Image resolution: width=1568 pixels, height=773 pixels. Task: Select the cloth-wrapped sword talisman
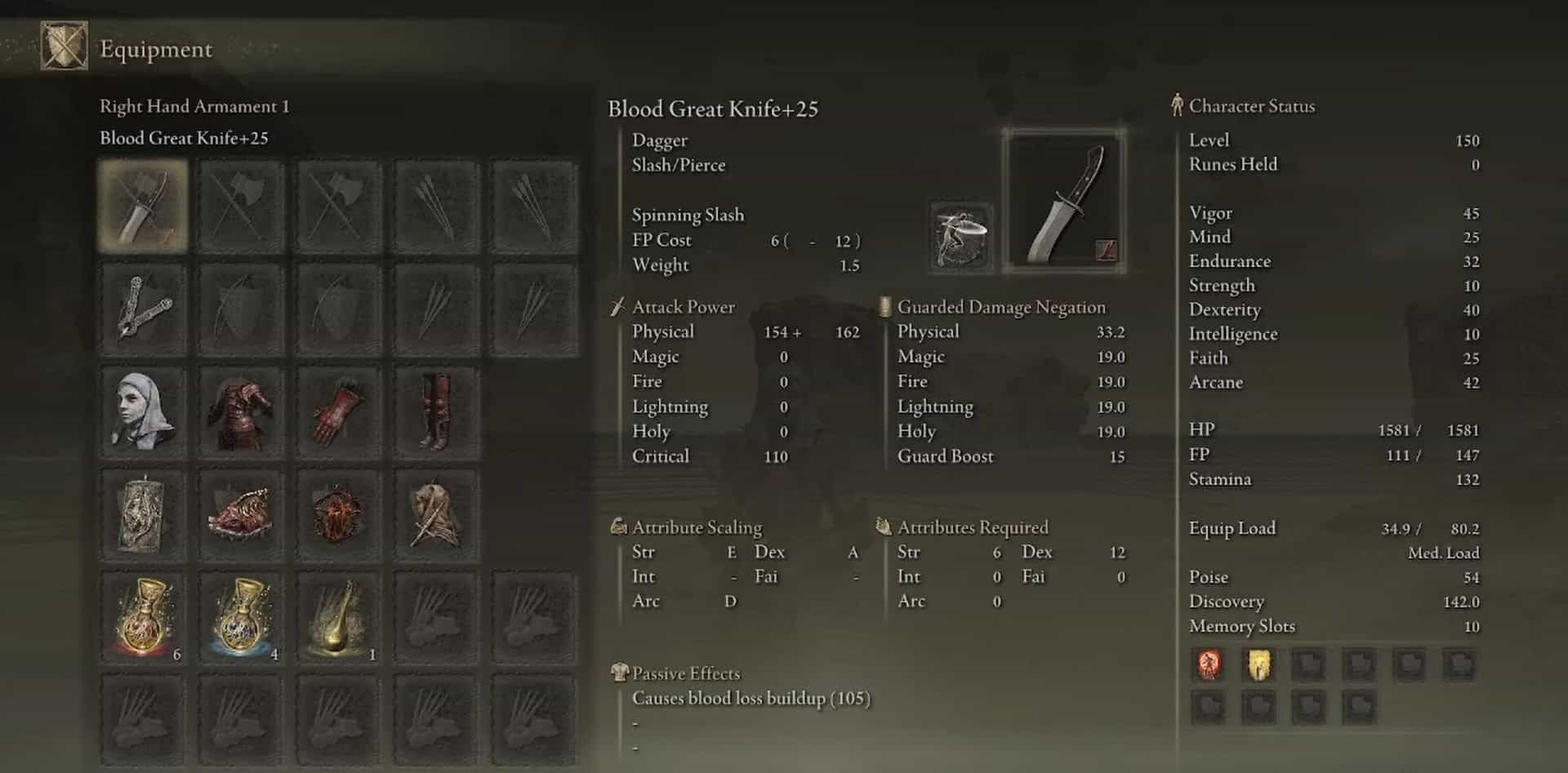click(x=437, y=514)
